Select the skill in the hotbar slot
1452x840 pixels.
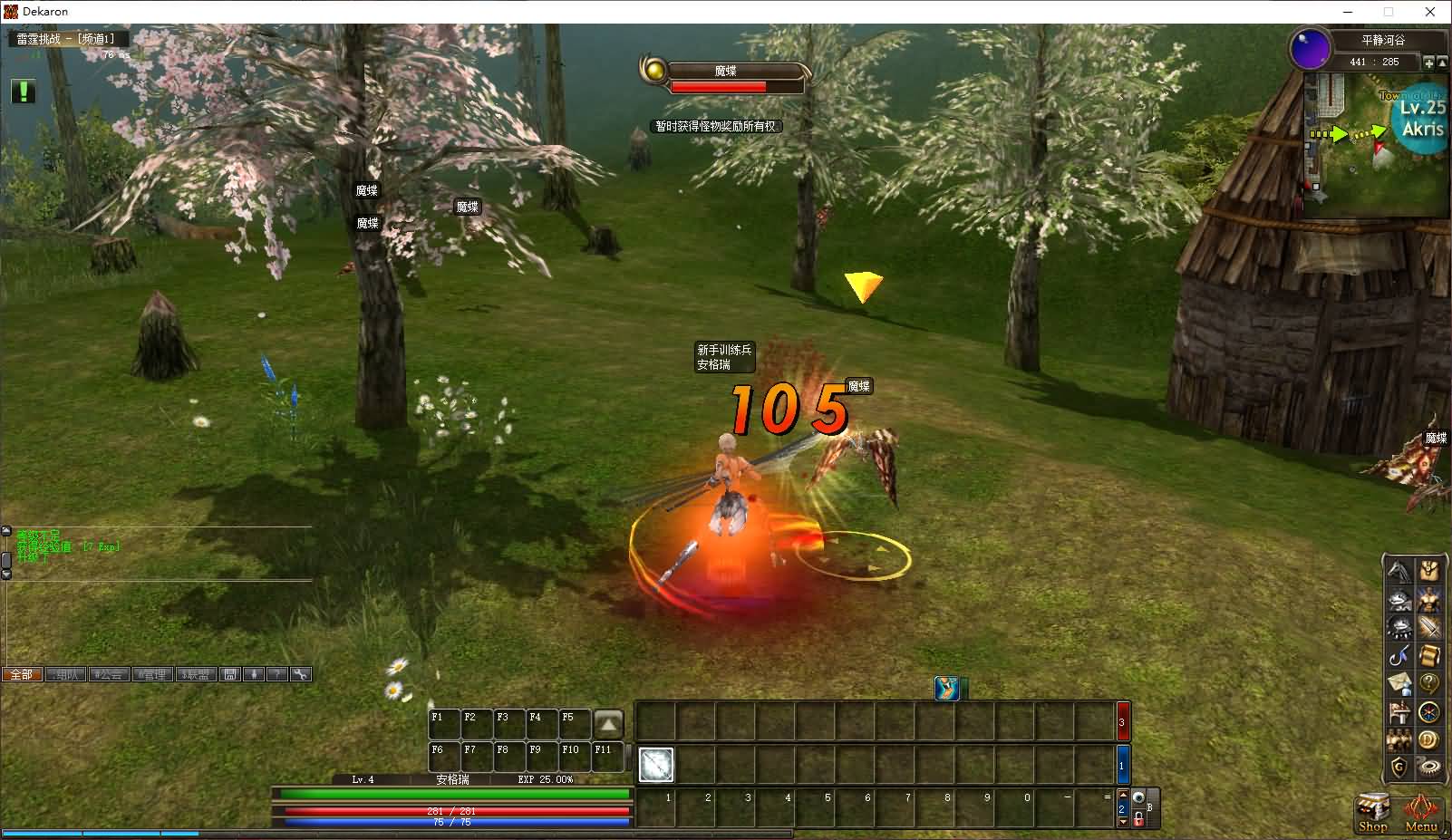(656, 765)
